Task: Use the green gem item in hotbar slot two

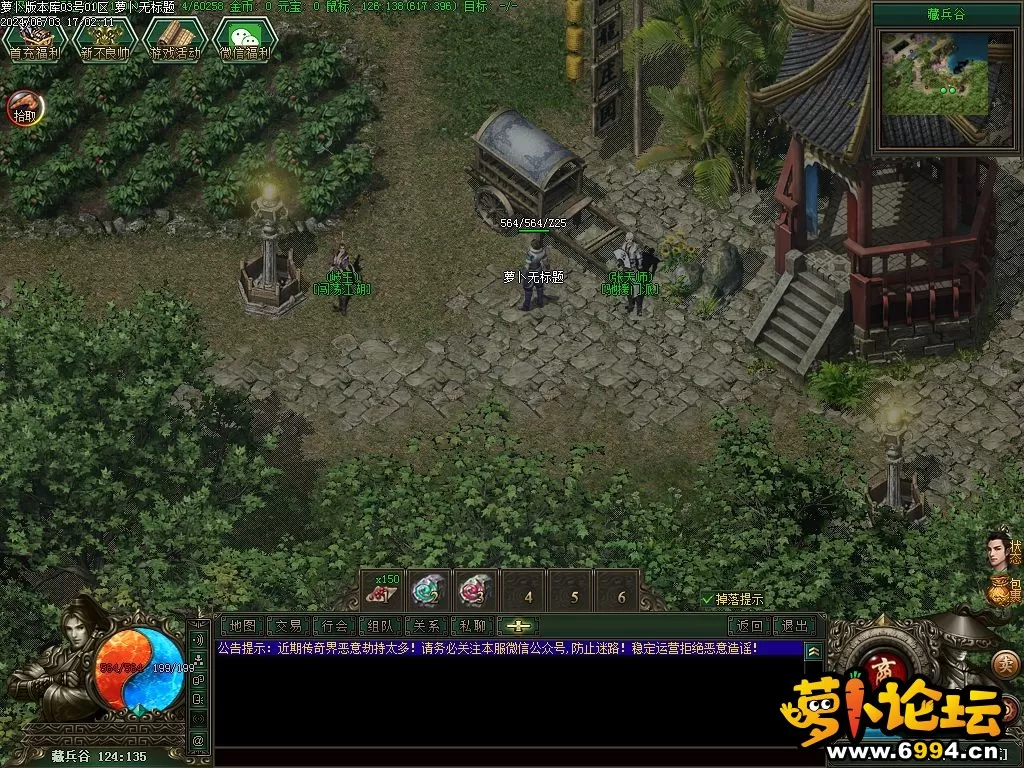Action: tap(429, 591)
